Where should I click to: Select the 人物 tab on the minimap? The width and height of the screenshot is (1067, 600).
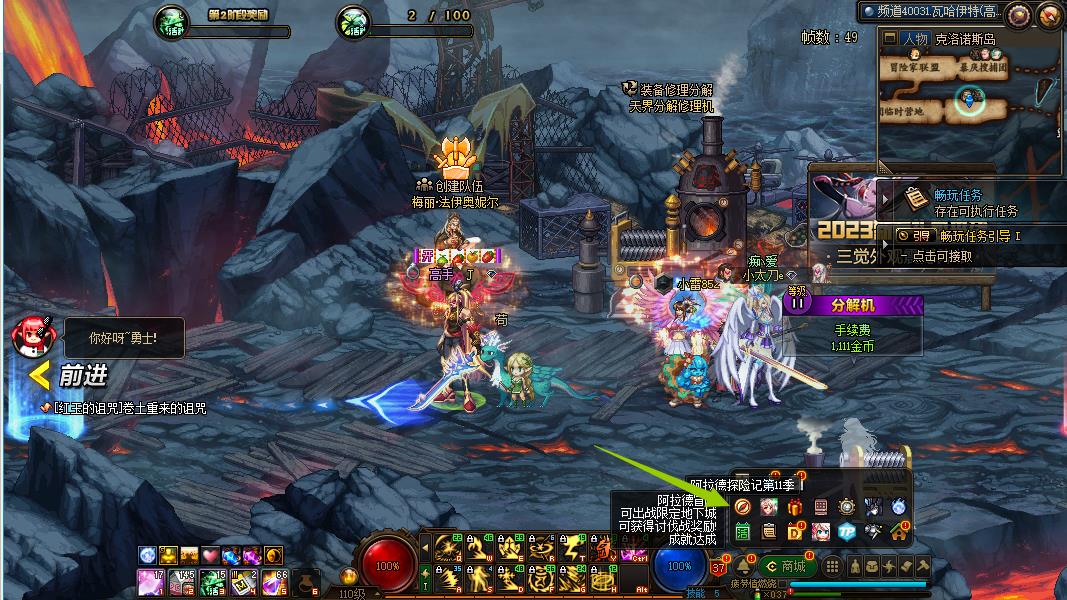914,39
